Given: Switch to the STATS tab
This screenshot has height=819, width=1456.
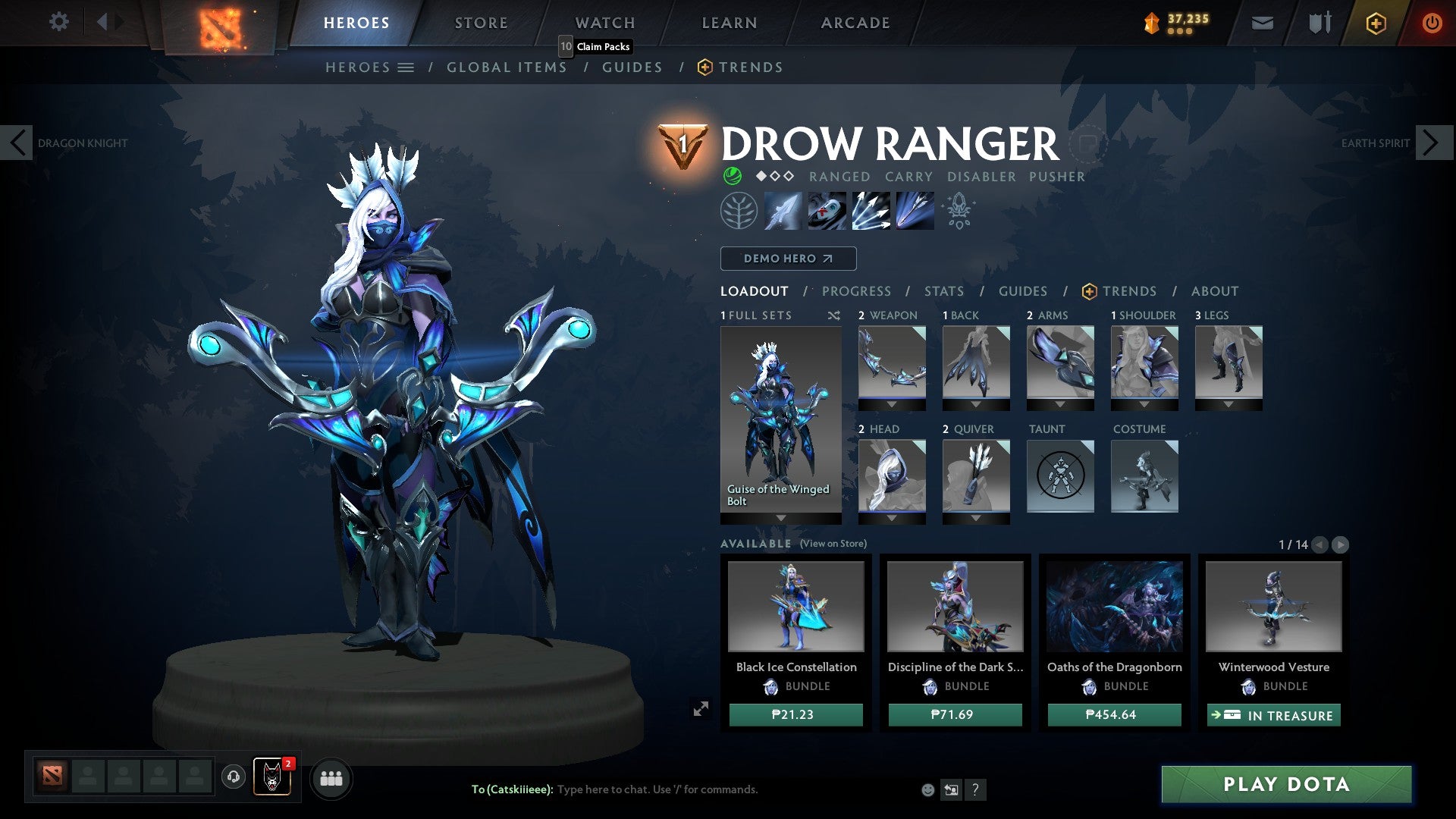Looking at the screenshot, I should tap(943, 290).
